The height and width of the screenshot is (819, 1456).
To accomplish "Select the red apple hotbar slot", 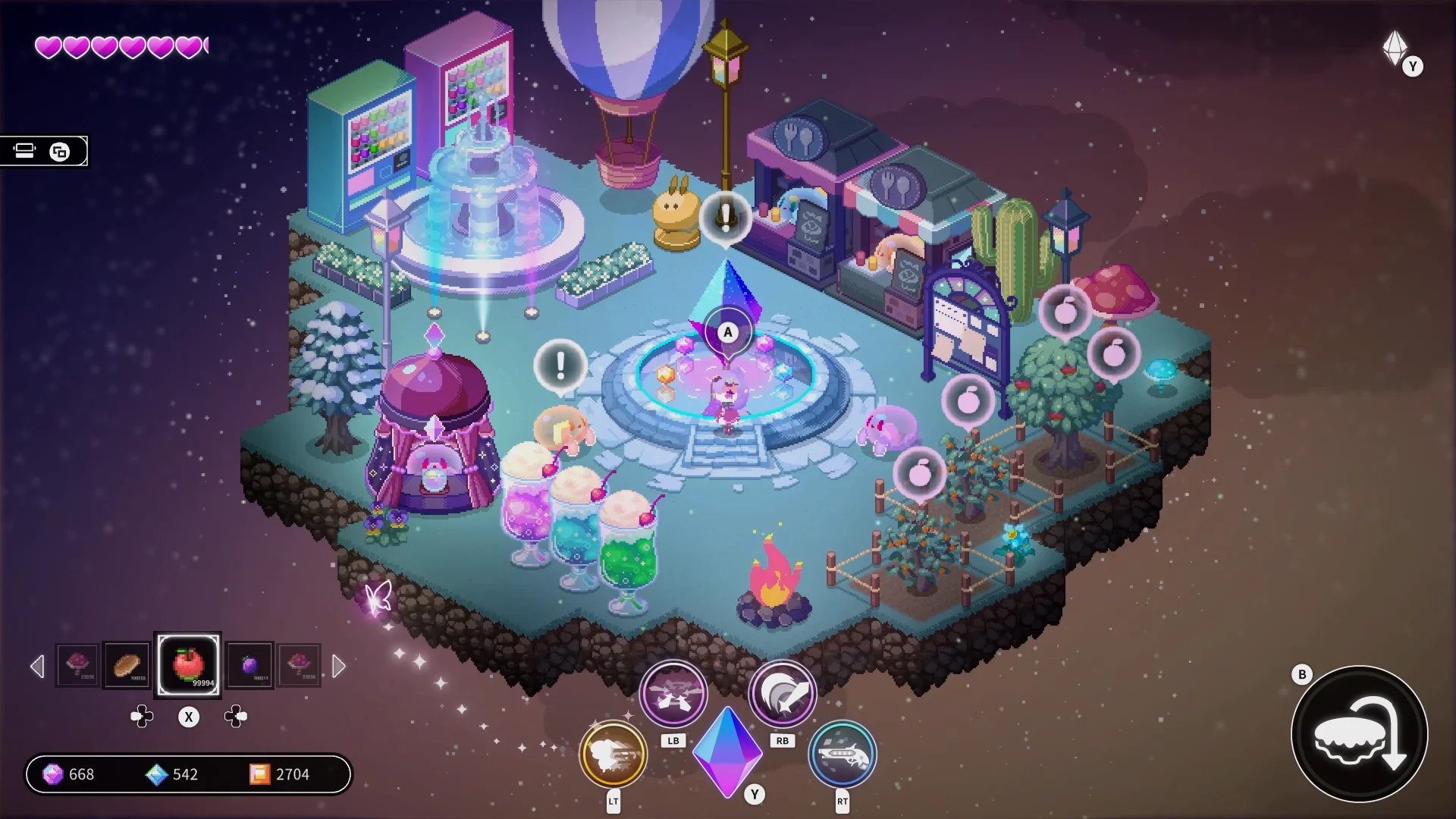I will (x=188, y=665).
